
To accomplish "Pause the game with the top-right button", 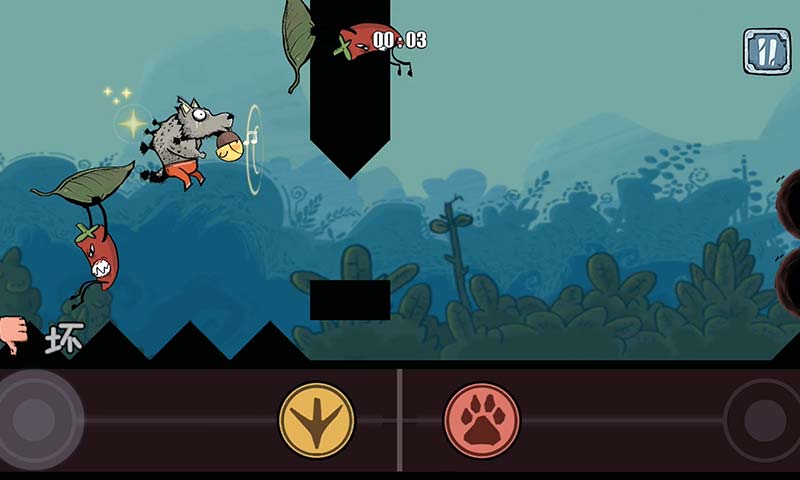I will [x=766, y=51].
